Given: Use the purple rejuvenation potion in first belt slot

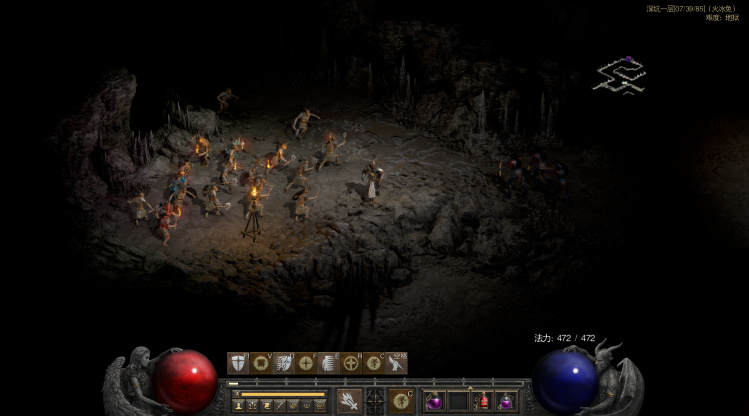Looking at the screenshot, I should pos(435,401).
